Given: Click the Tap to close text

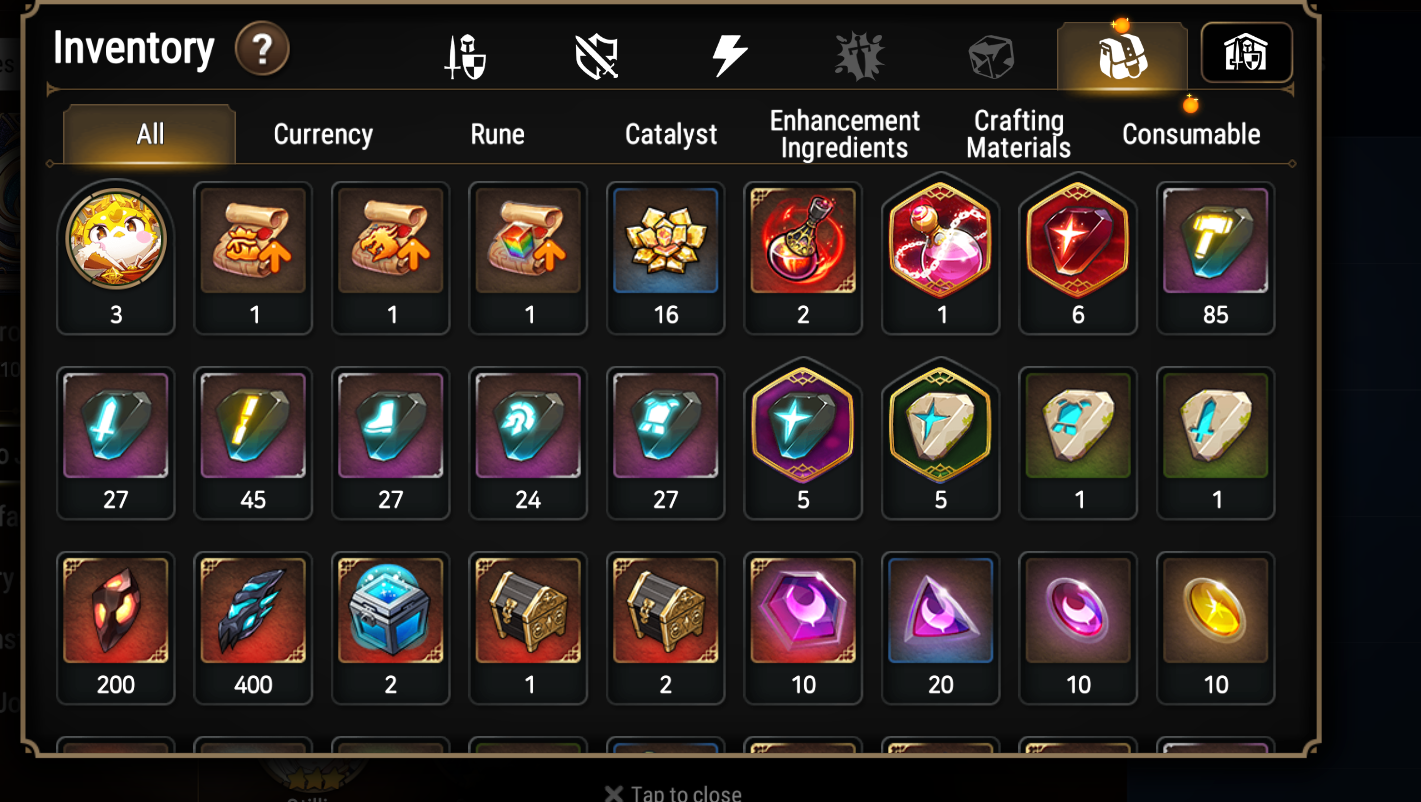Looking at the screenshot, I should [673, 792].
